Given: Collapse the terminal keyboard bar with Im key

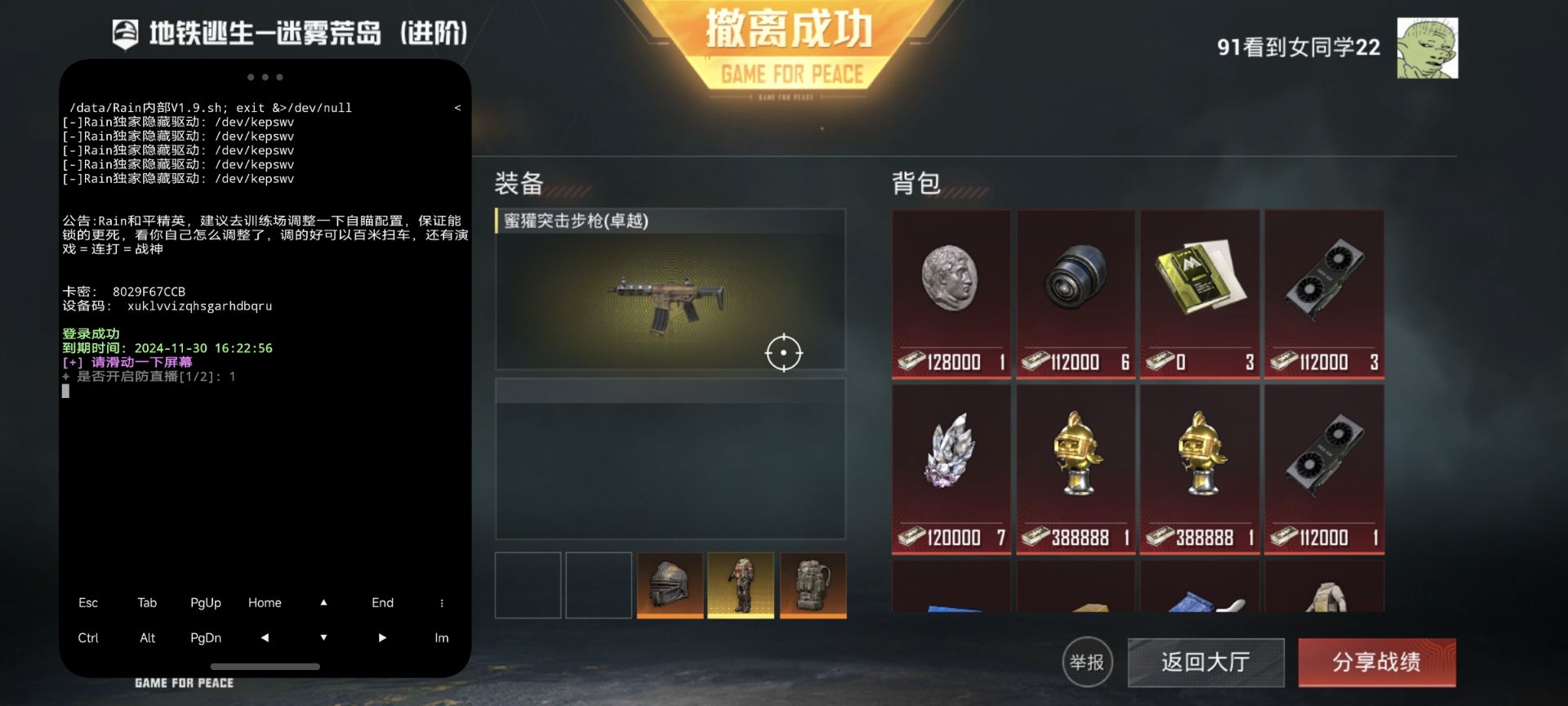Looking at the screenshot, I should pyautogui.click(x=441, y=638).
